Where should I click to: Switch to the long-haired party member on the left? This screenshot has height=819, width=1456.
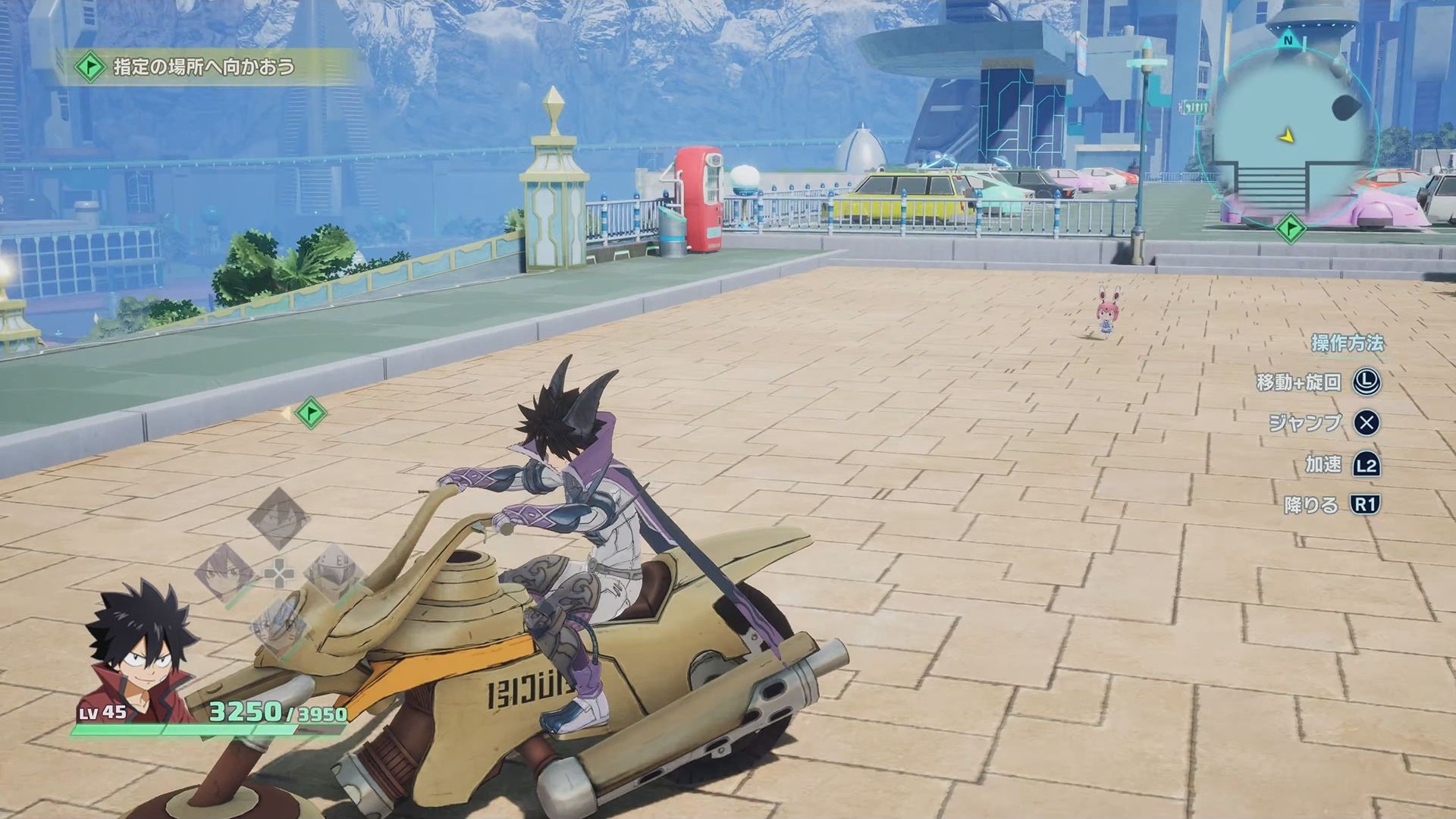tap(225, 571)
